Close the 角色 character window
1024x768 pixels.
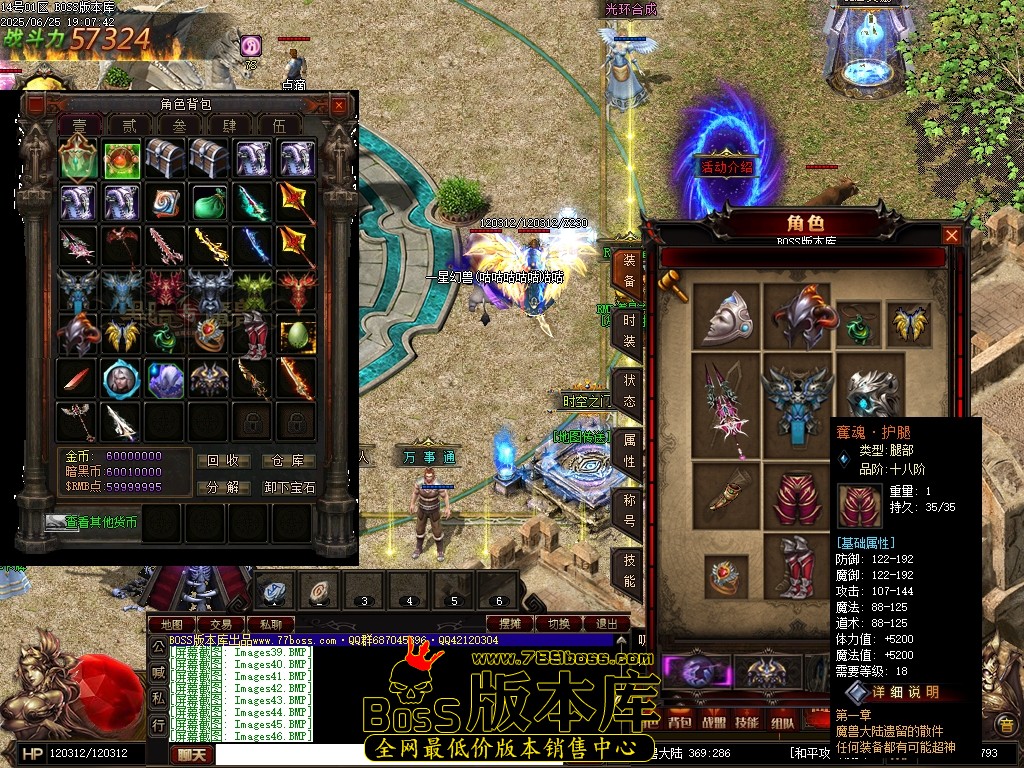pos(952,235)
